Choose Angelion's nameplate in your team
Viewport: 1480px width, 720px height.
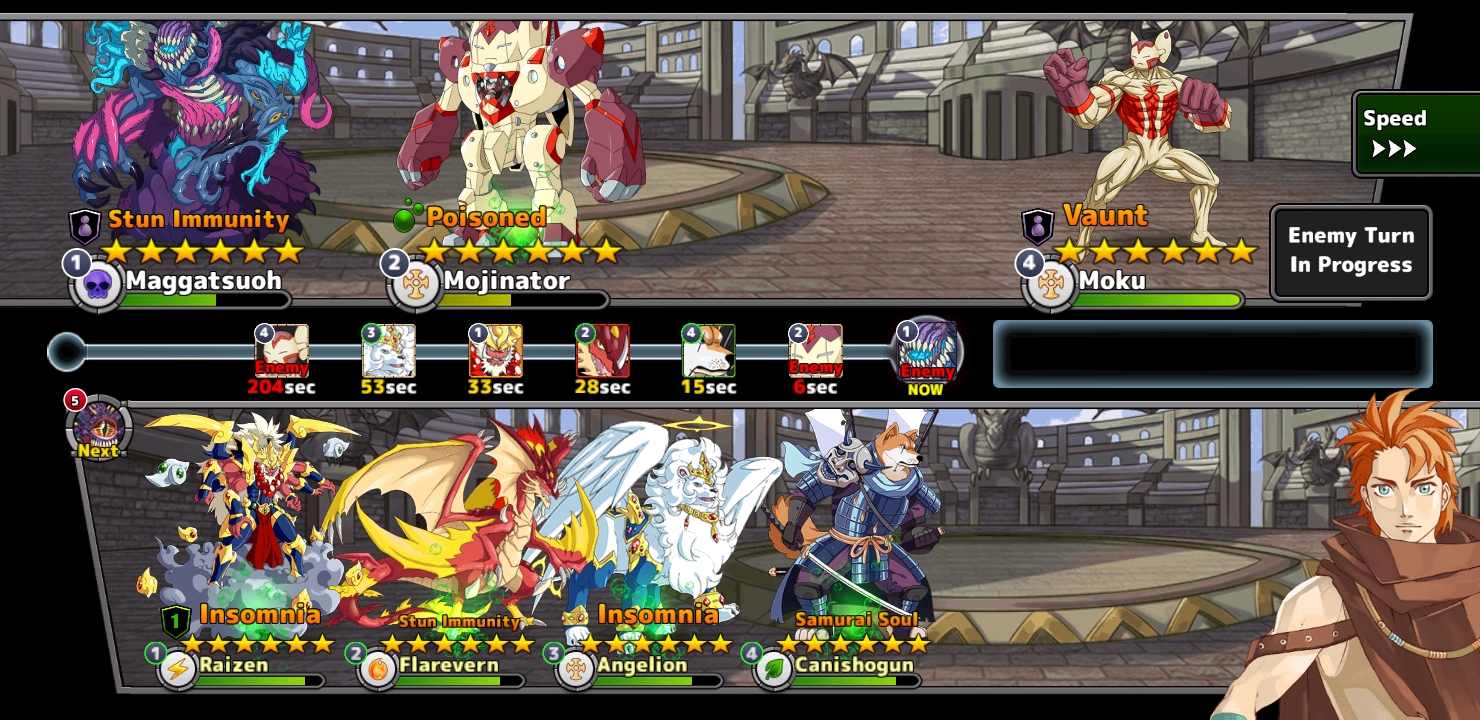(641, 665)
